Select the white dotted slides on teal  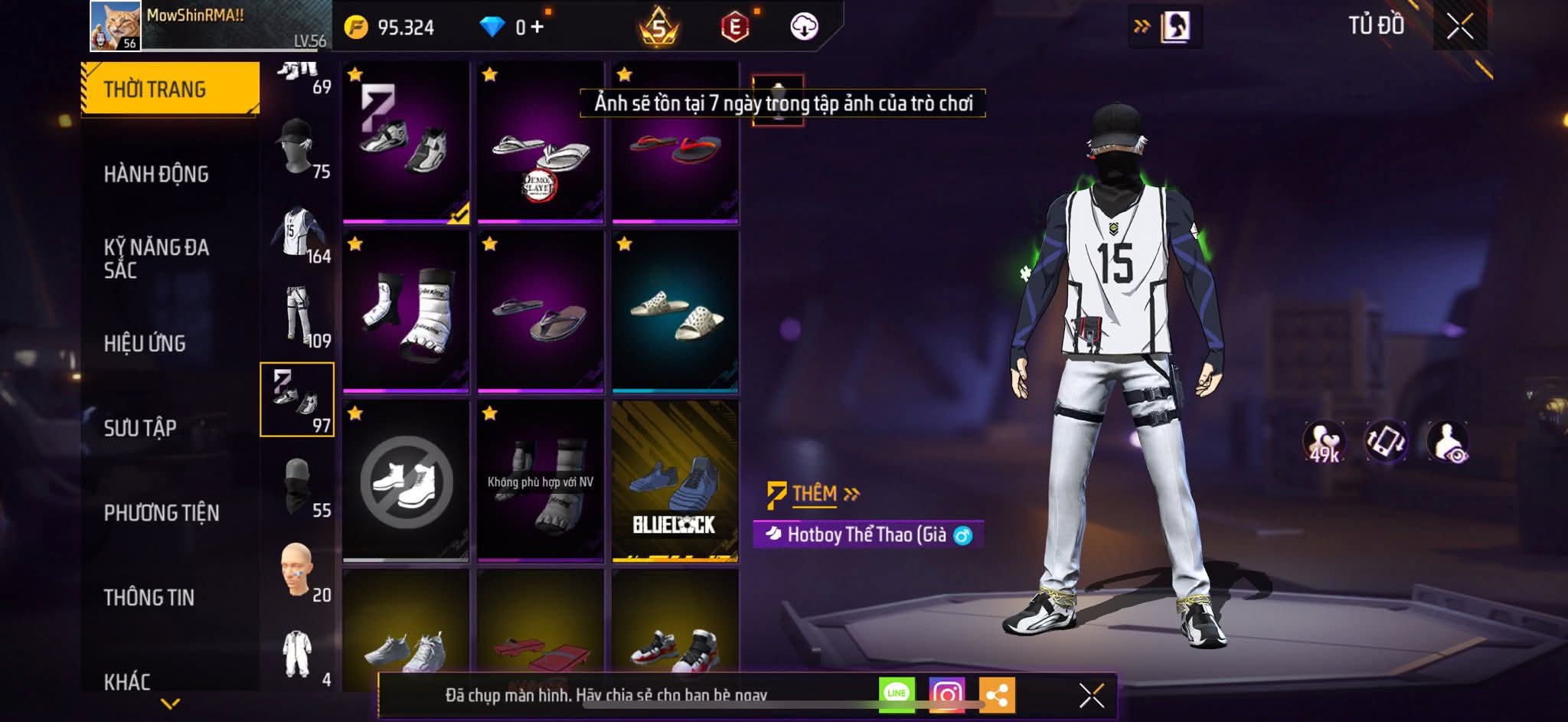coord(675,312)
